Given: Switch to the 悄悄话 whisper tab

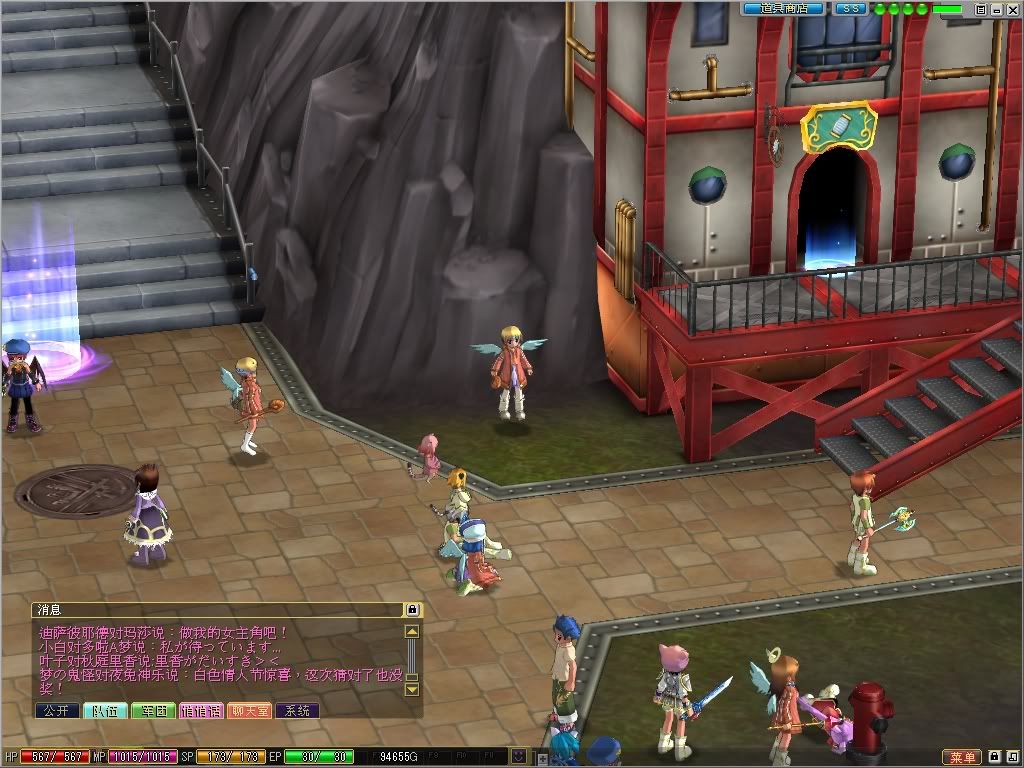Looking at the screenshot, I should click(x=201, y=711).
